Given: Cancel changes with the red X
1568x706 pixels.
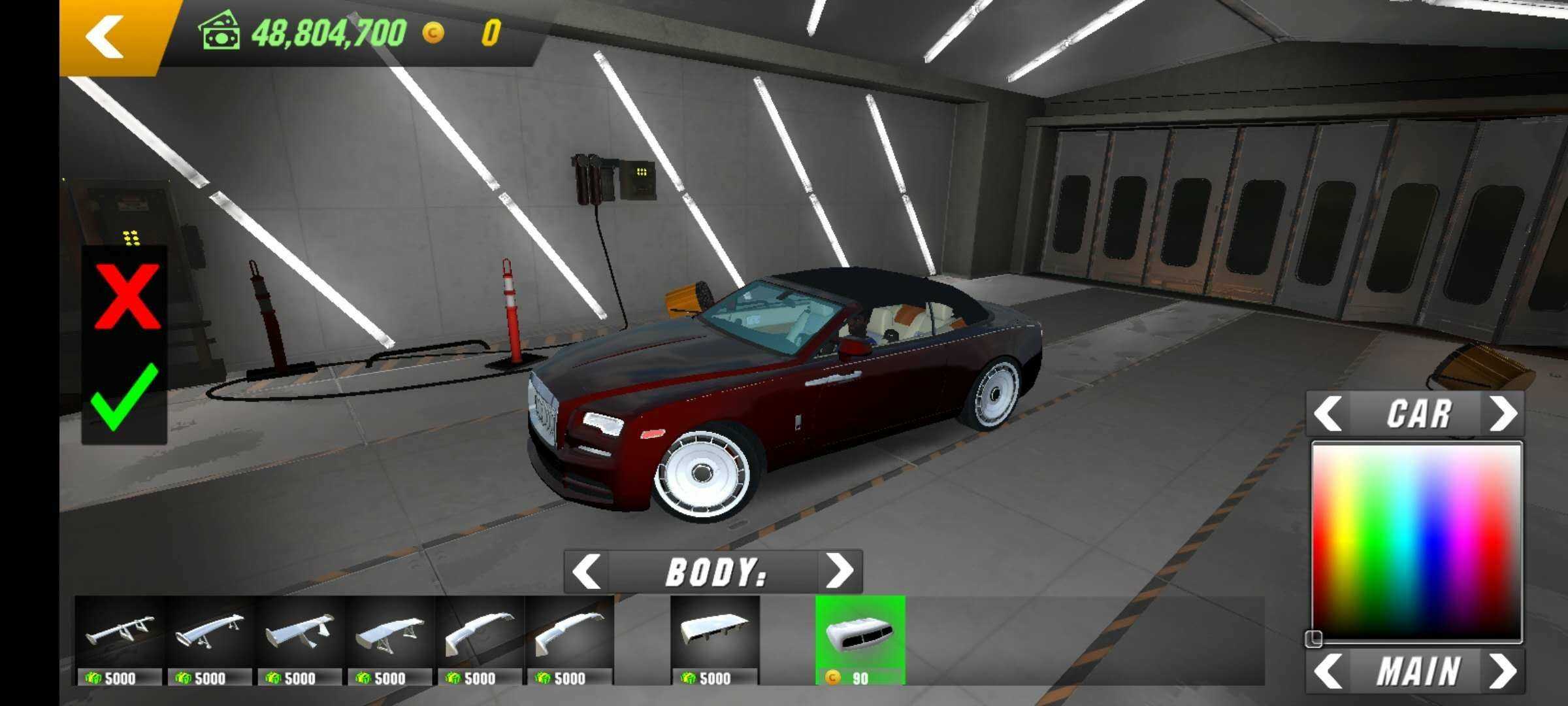Looking at the screenshot, I should coord(127,297).
